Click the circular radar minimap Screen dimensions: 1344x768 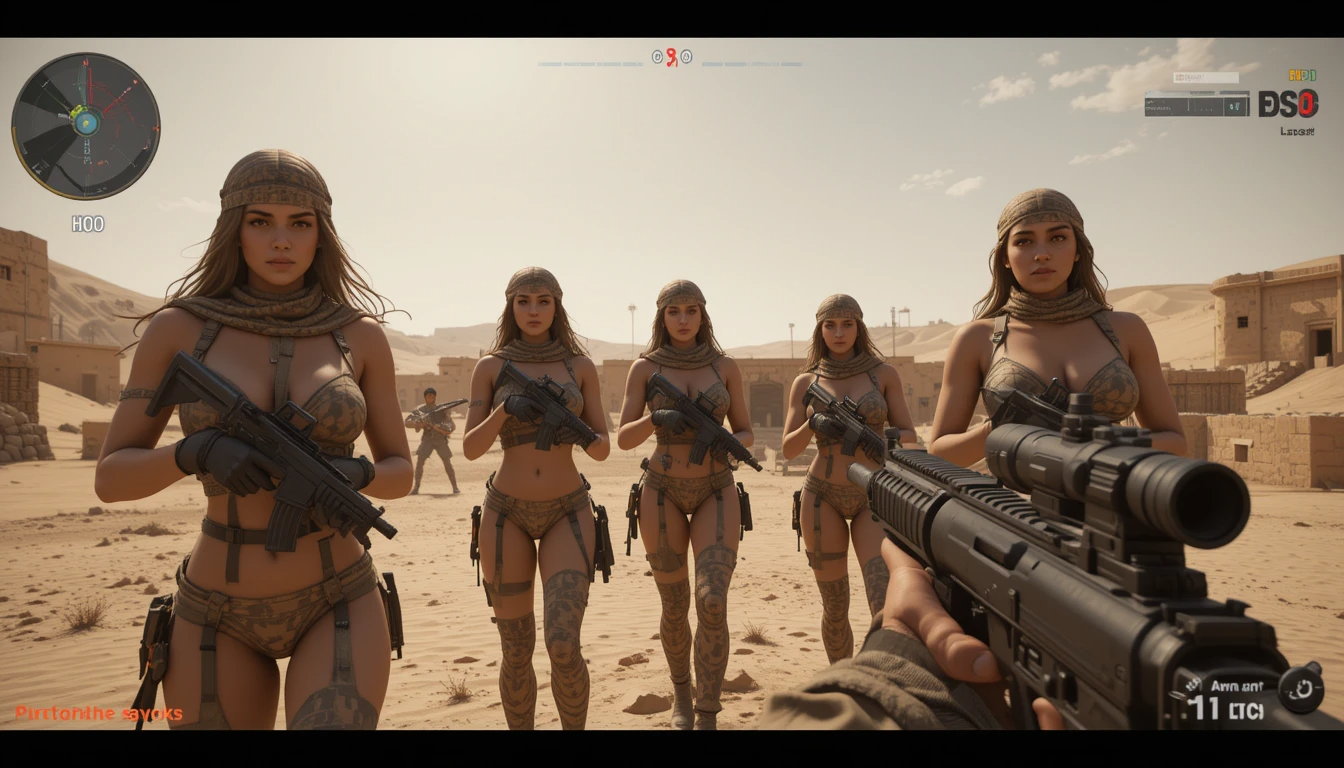tap(86, 126)
